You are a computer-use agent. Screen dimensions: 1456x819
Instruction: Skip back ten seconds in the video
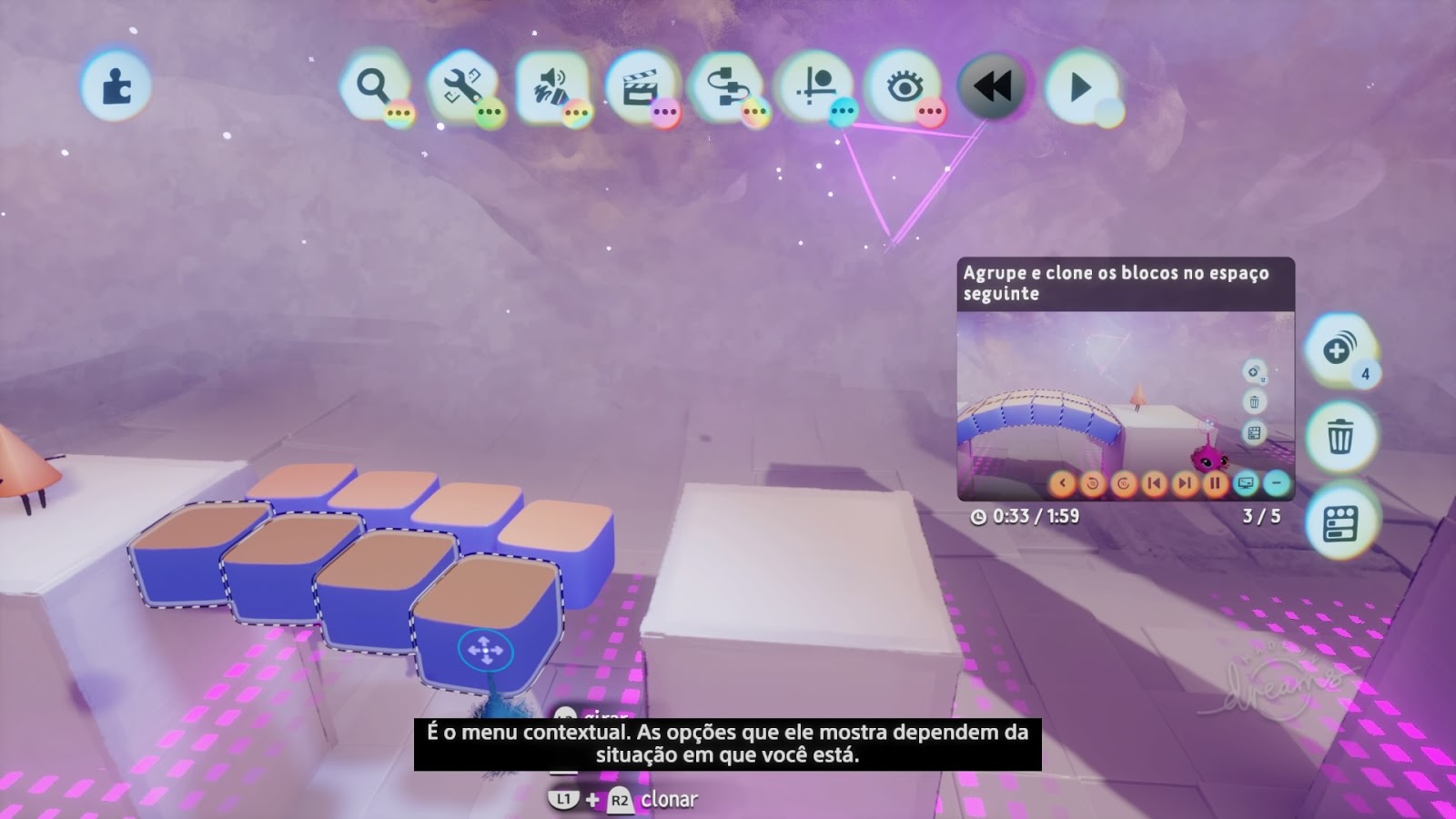click(x=1093, y=482)
